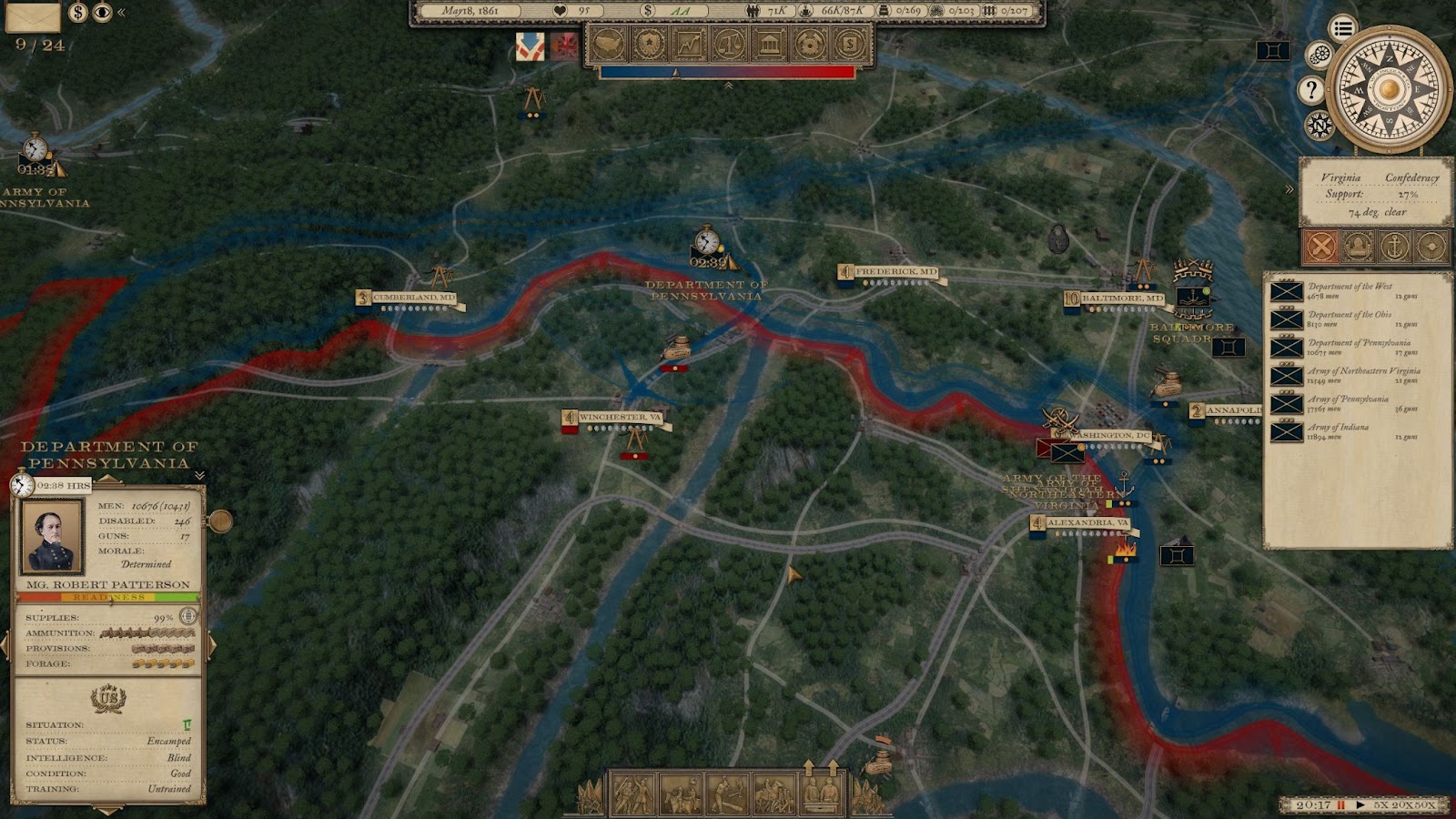Pause the game with the pause button

1340,805
